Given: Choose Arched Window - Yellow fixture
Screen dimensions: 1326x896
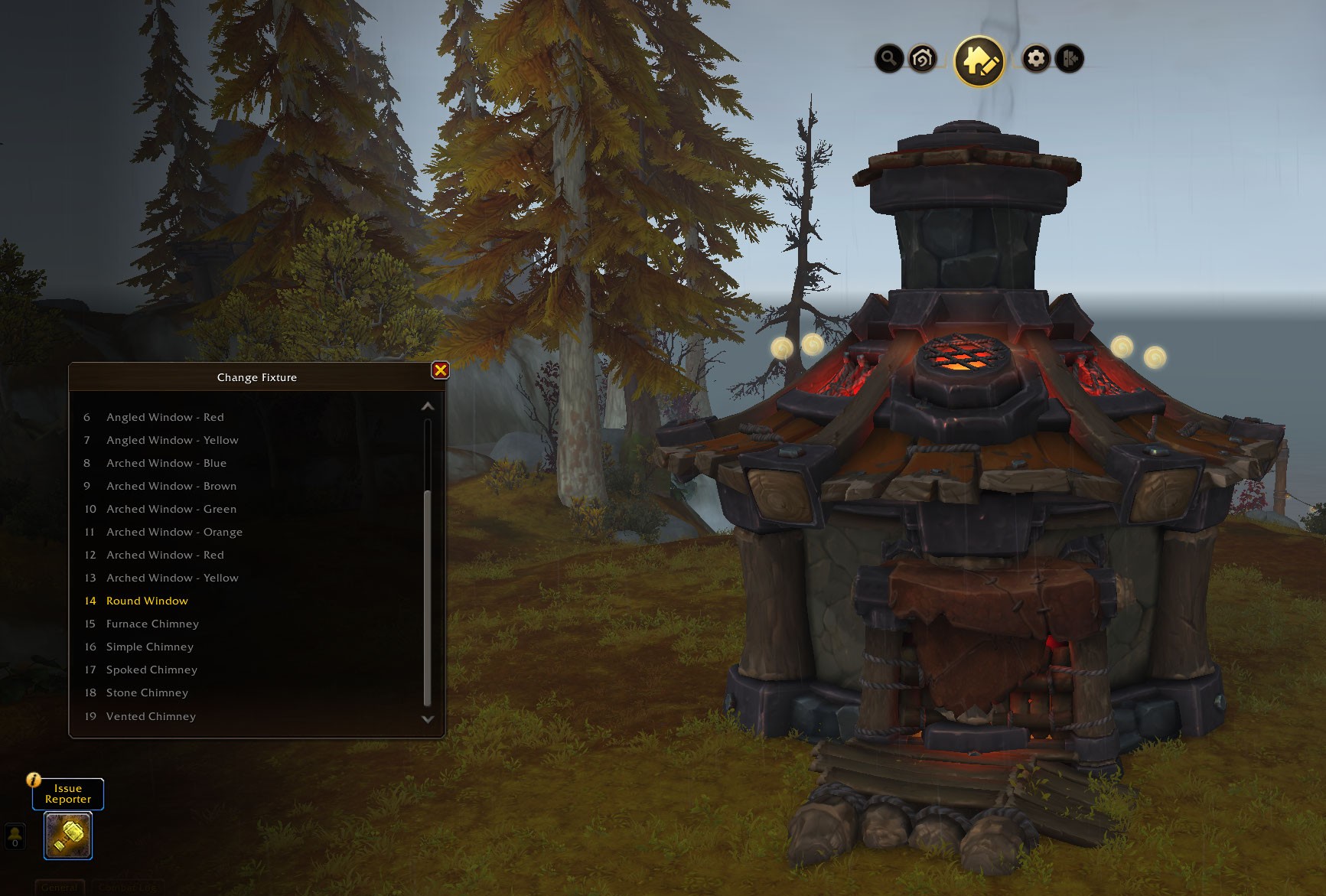Looking at the screenshot, I should coord(172,578).
